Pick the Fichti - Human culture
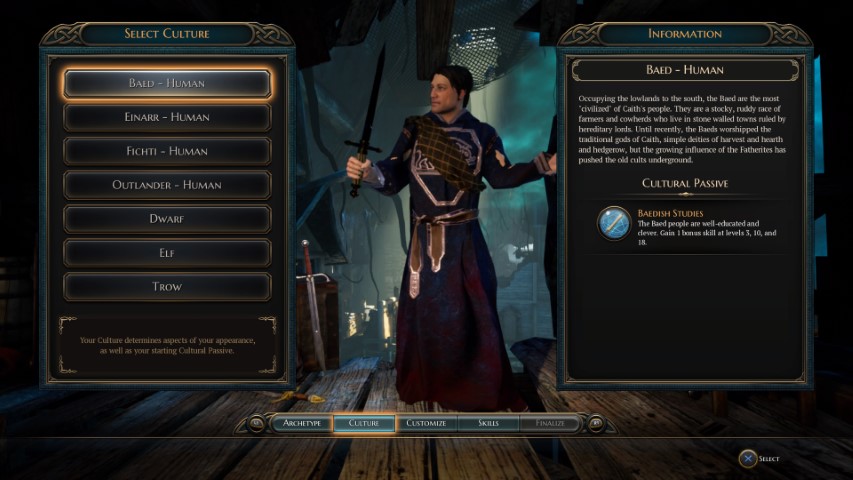Screen dimensions: 853x480 coord(167,151)
